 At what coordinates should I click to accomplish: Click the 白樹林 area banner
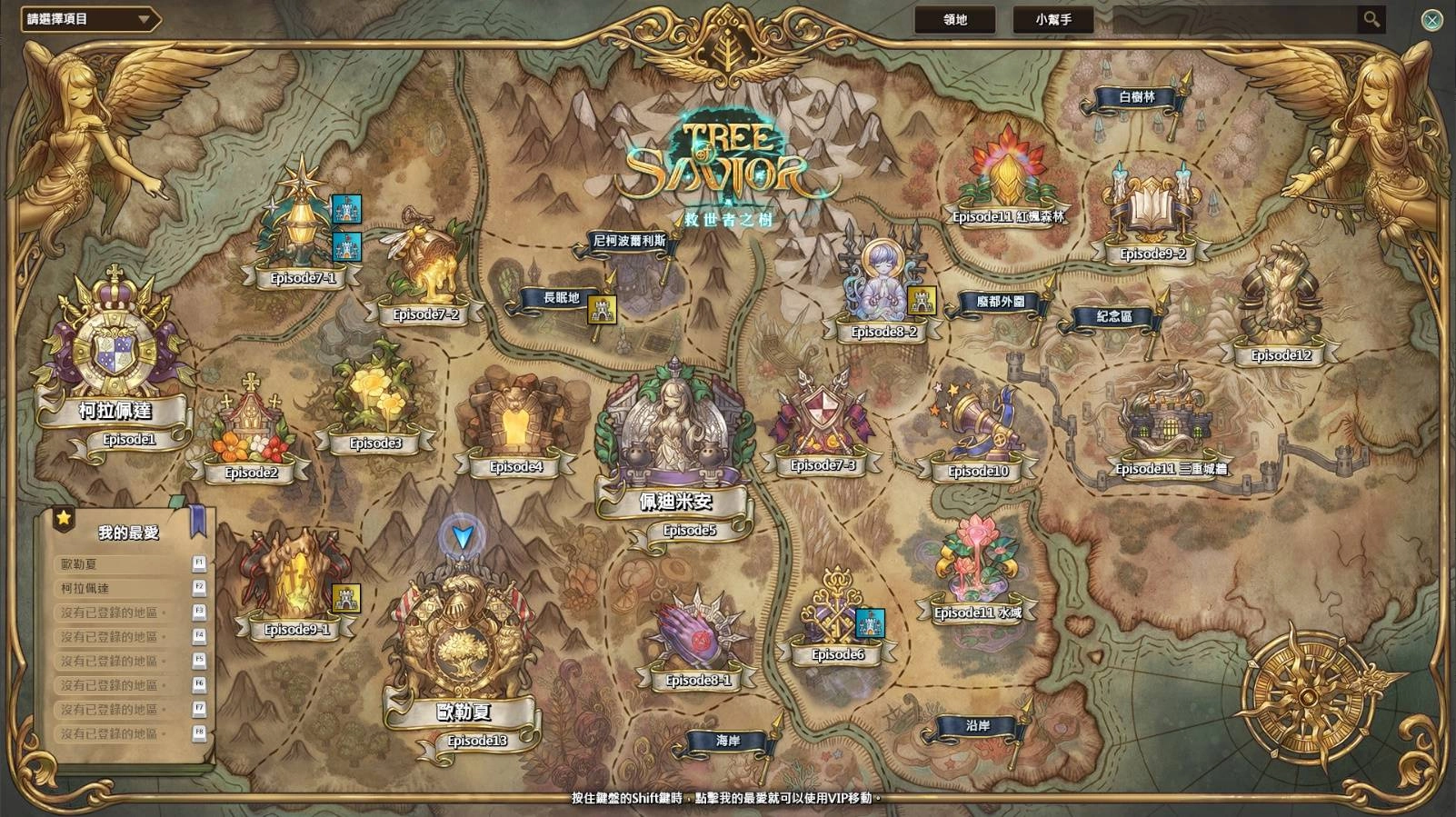click(x=1136, y=97)
